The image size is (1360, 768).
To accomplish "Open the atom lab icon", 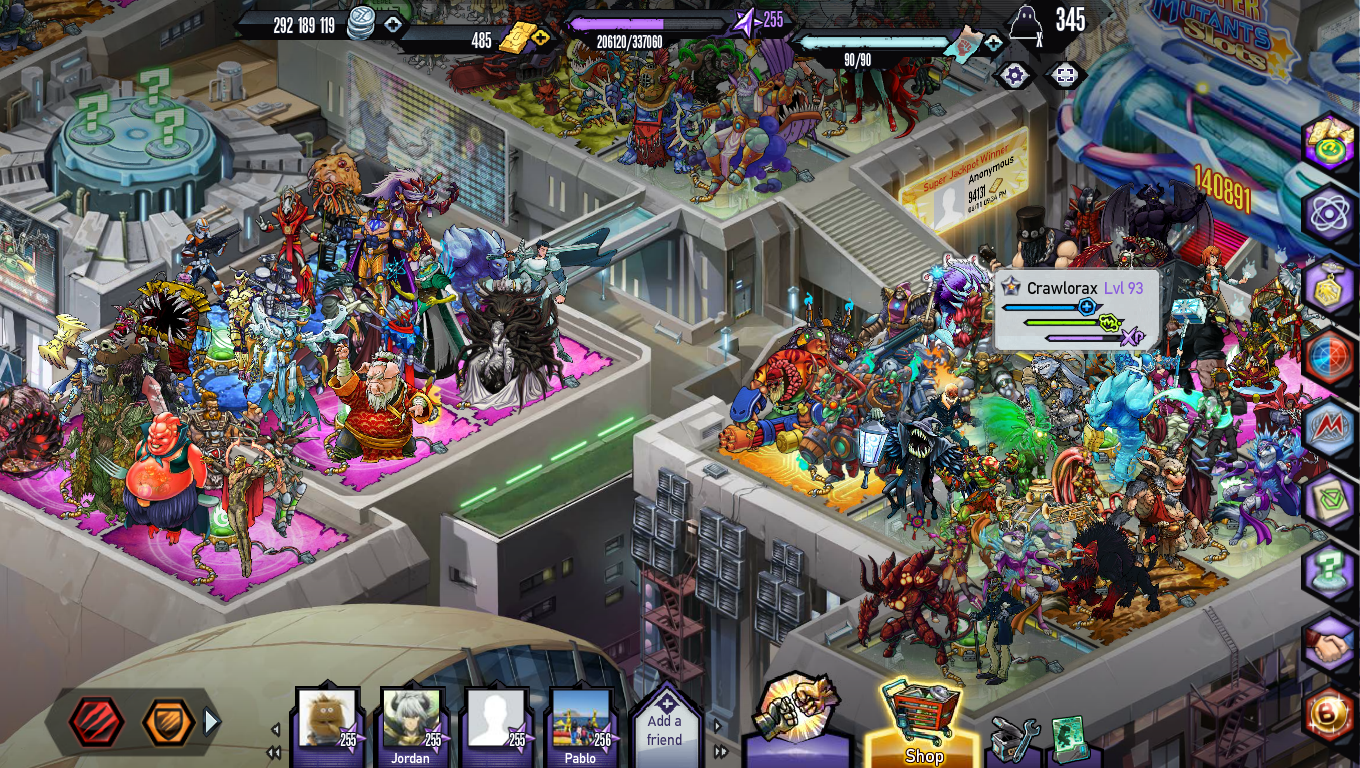I will 1329,212.
